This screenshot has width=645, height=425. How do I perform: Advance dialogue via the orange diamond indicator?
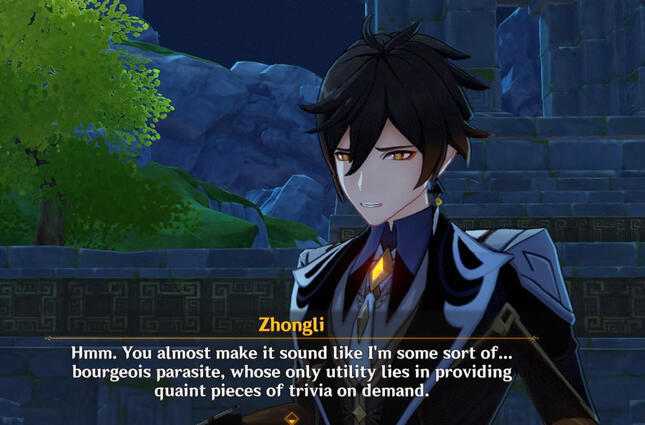291,417
